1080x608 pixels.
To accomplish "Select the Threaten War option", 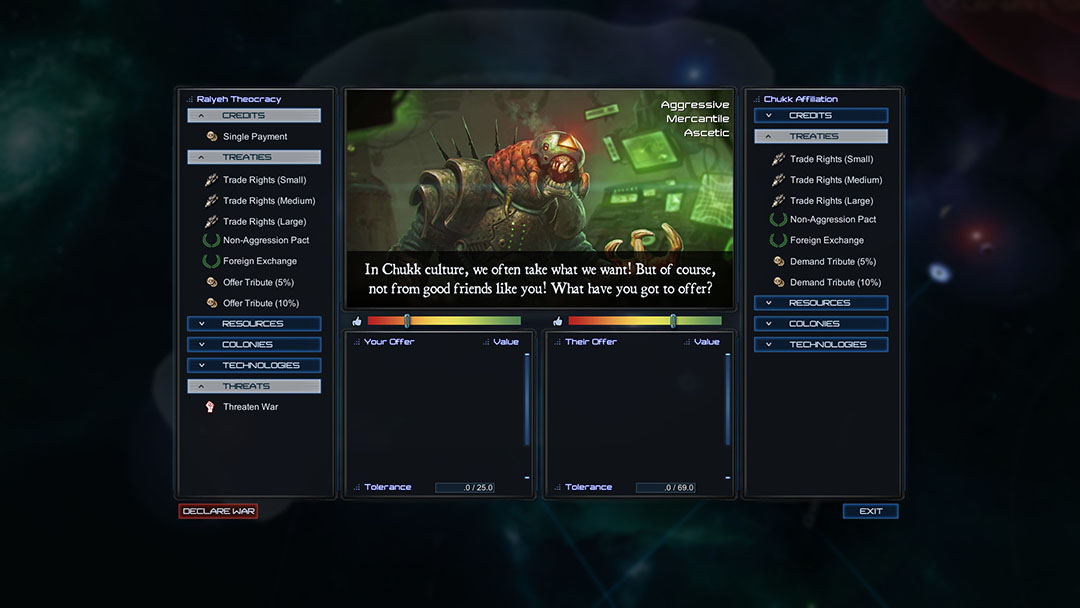I will coord(250,407).
